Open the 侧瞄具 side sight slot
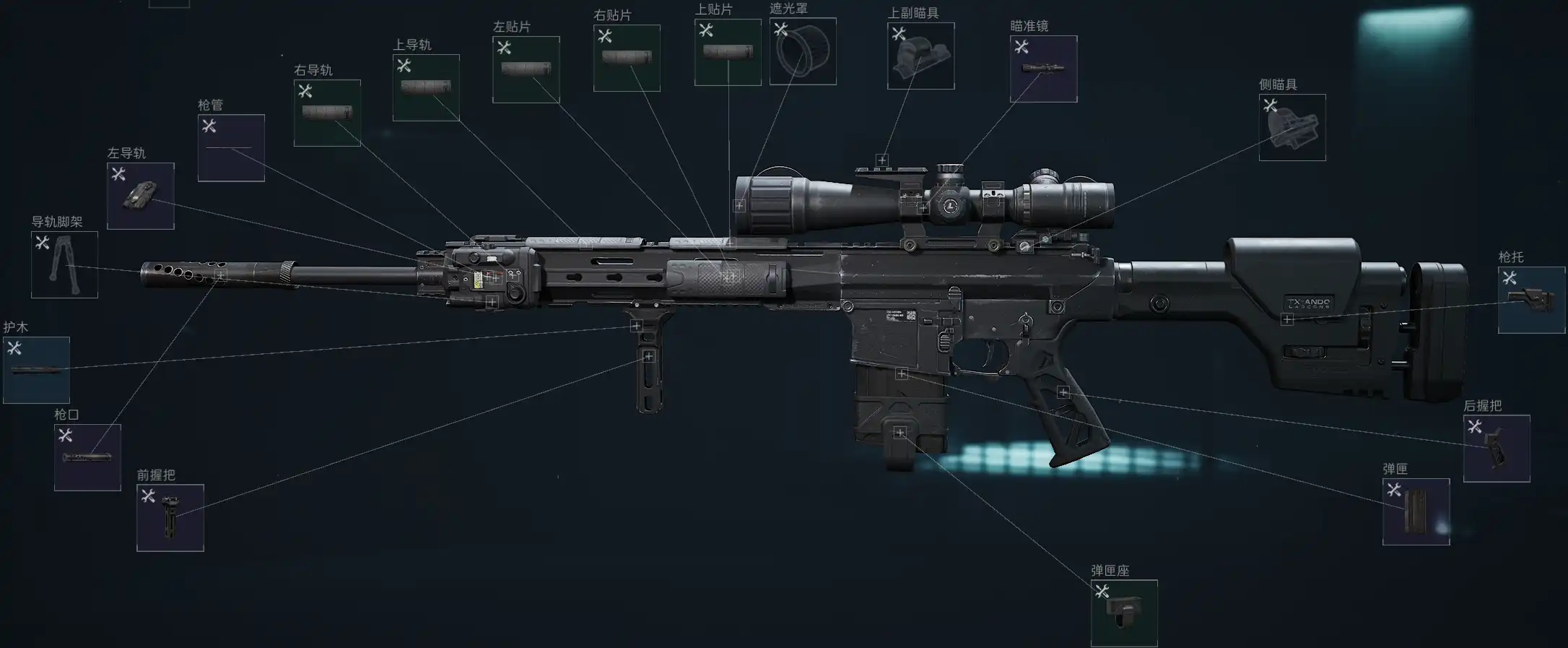The image size is (1568, 648). 1292,127
